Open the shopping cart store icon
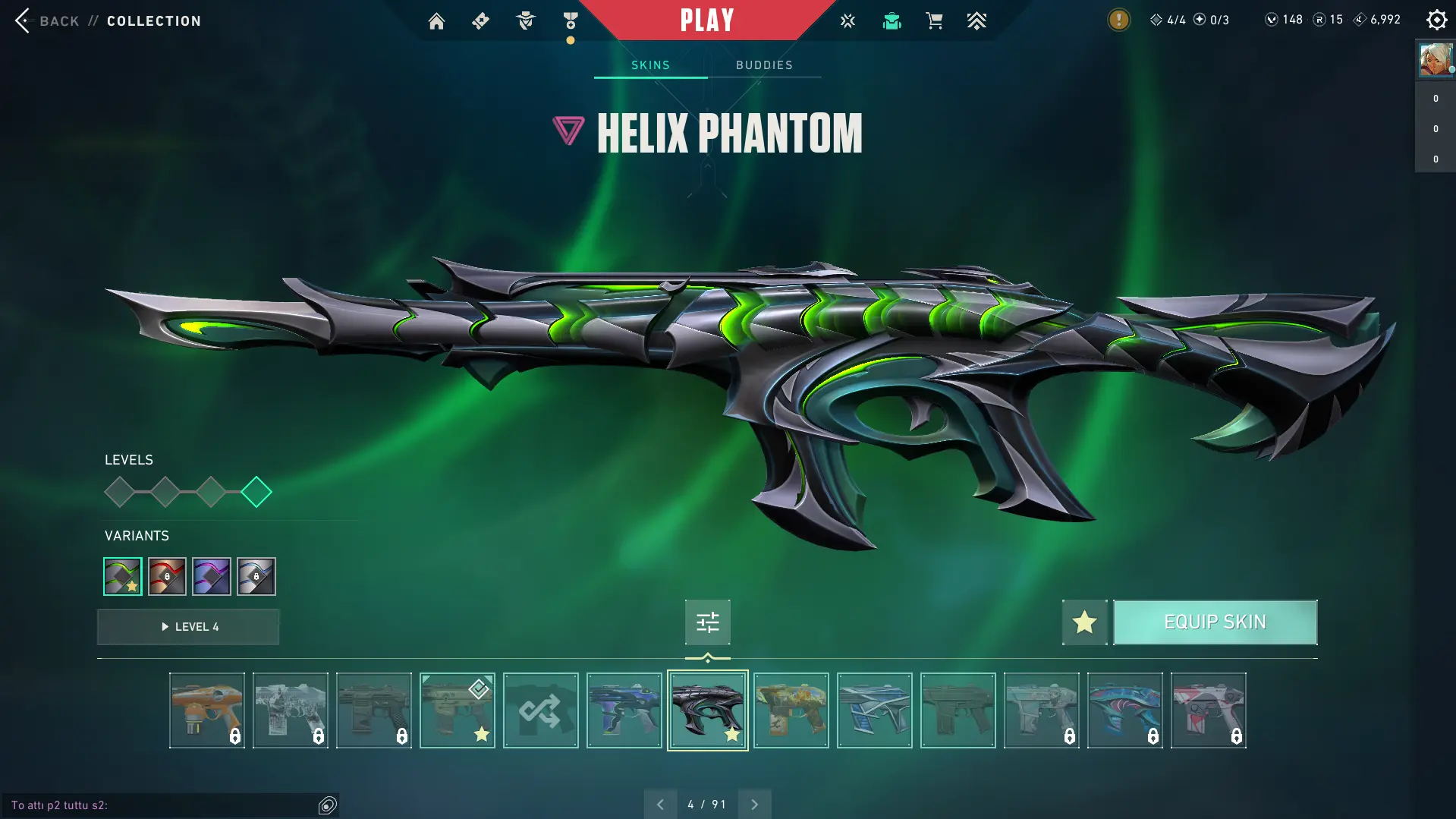The width and height of the screenshot is (1456, 819). click(x=934, y=21)
